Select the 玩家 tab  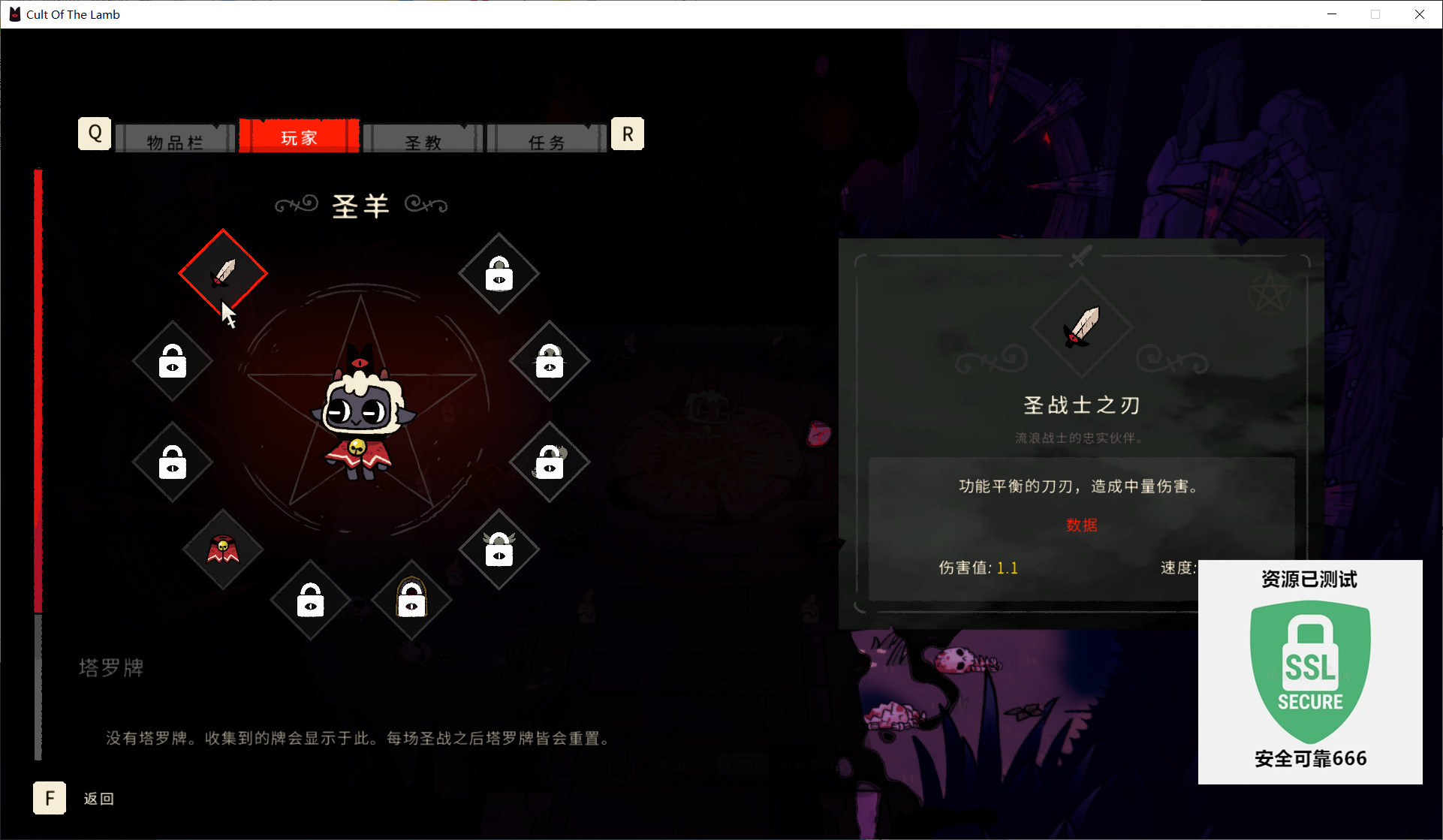pos(299,137)
